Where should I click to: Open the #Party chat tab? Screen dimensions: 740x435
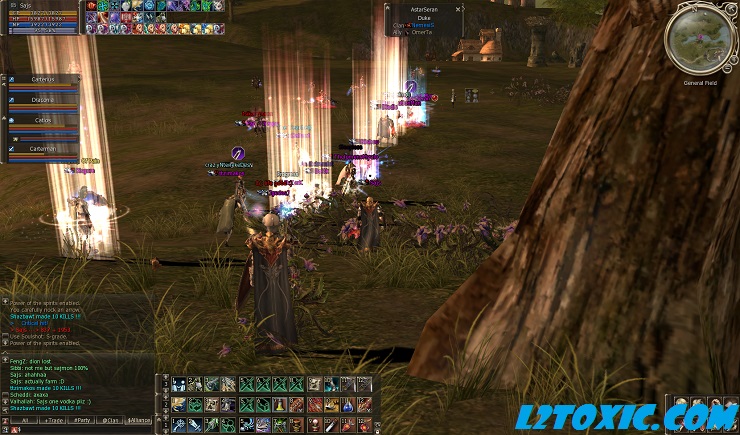pyautogui.click(x=81, y=420)
